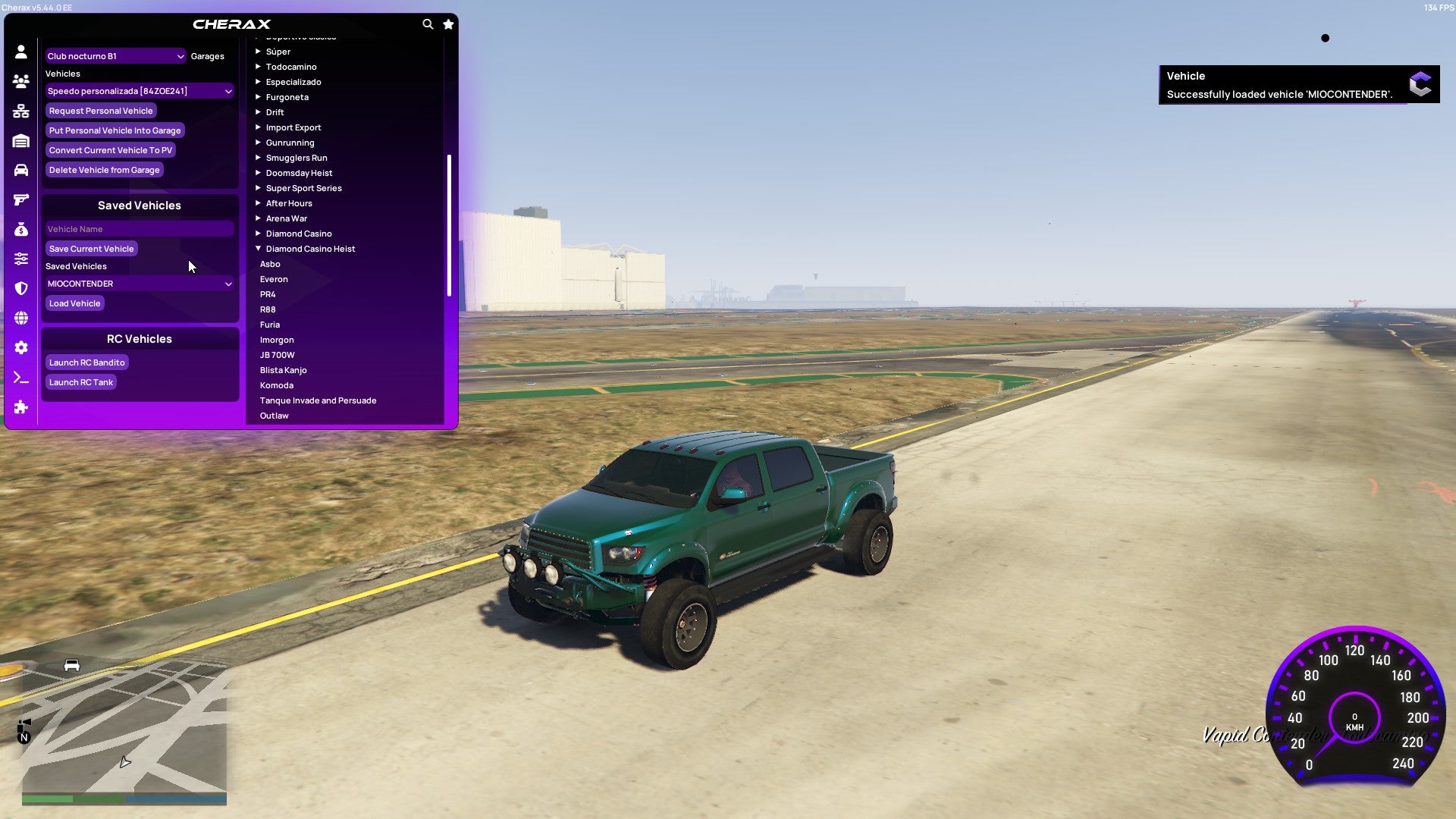Open the Speedo personalizada vehicles dropdown

point(139,90)
